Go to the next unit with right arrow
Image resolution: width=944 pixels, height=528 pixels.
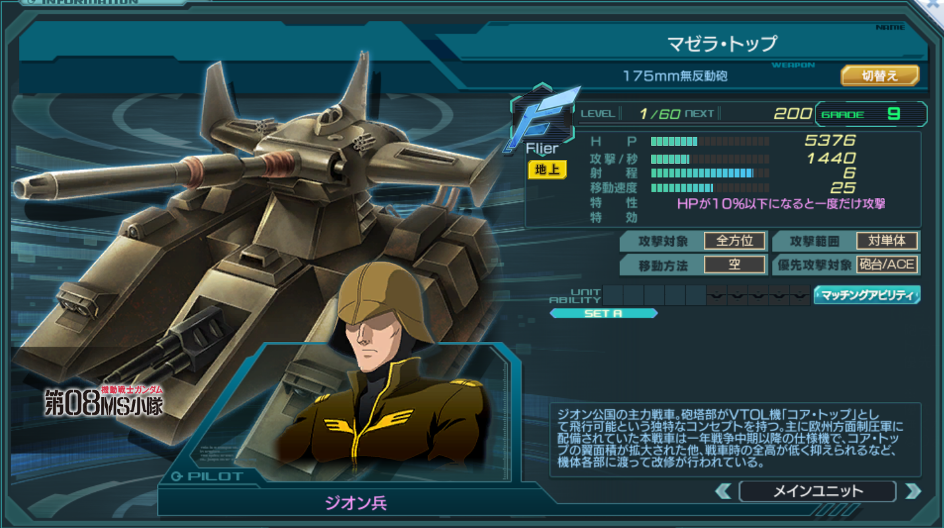pyautogui.click(x=911, y=491)
